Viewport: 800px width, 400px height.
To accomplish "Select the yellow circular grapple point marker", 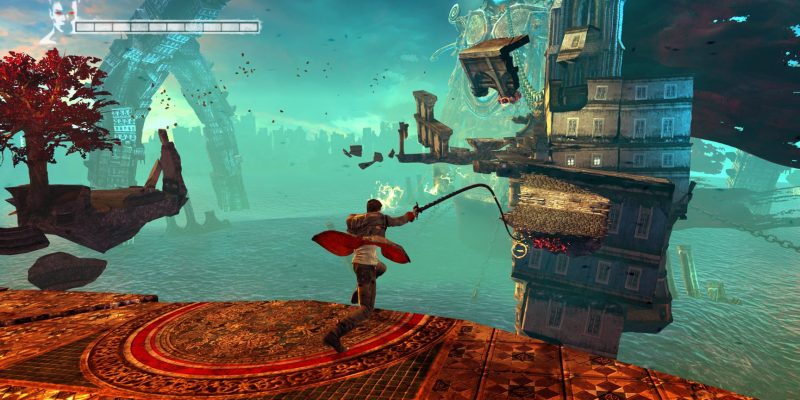I will click(519, 251).
